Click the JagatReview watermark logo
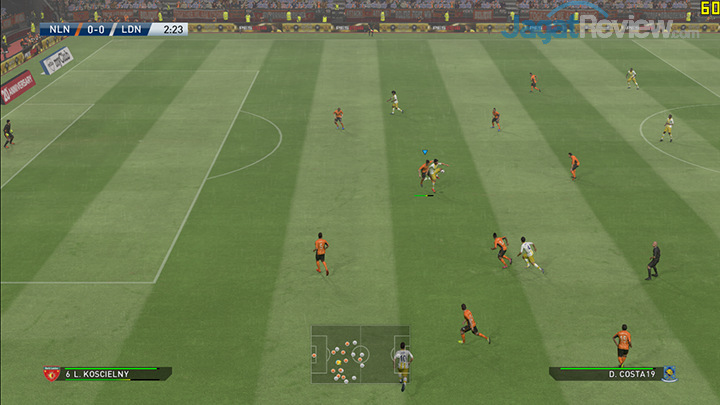 point(600,27)
